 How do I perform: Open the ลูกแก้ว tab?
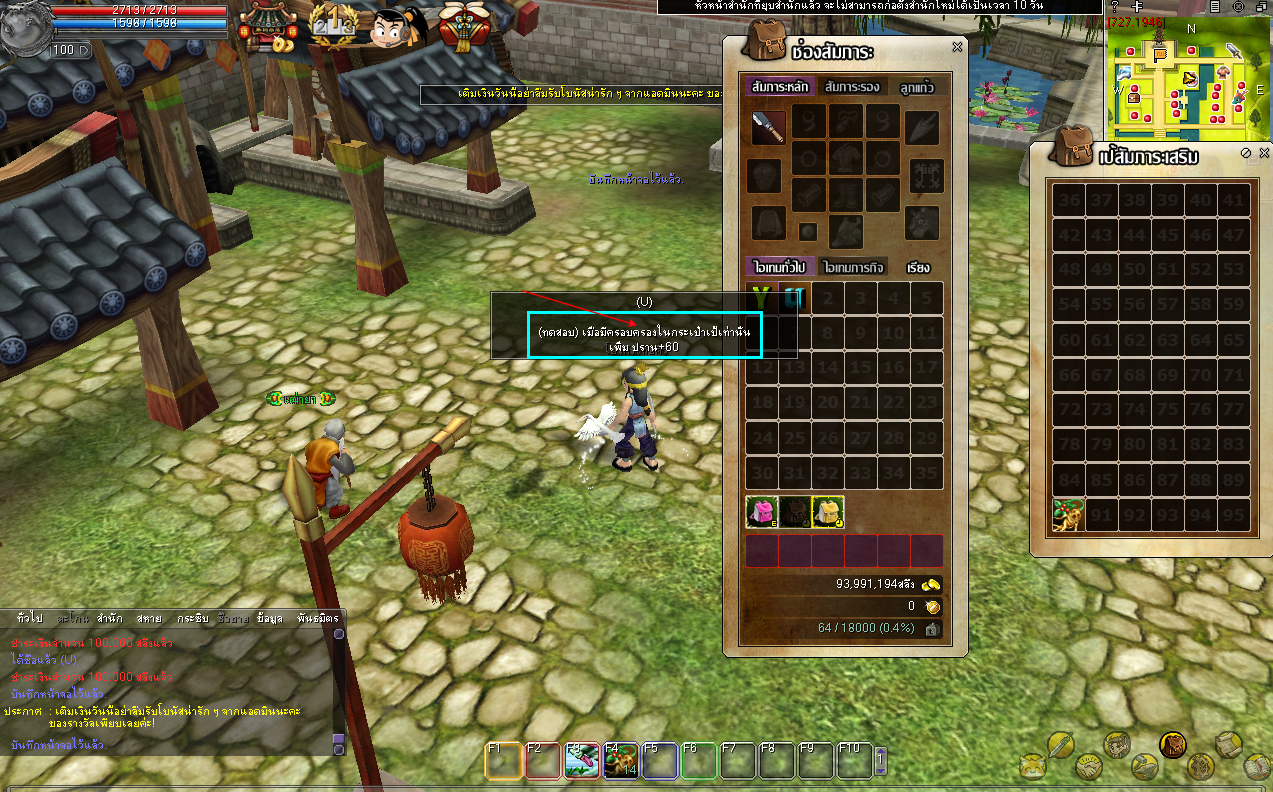tap(916, 87)
